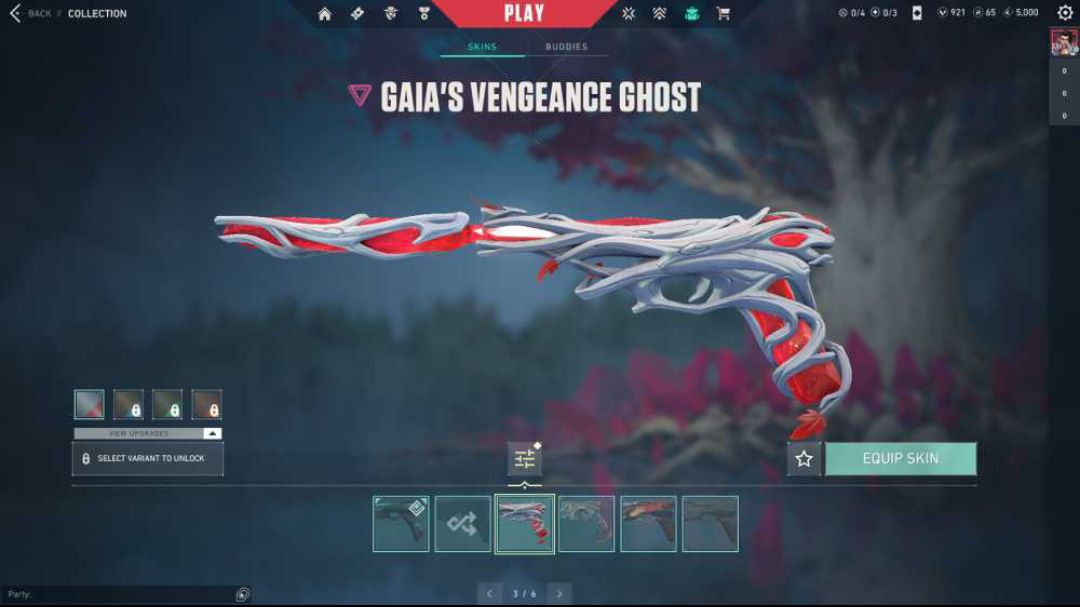The image size is (1080, 607).
Task: Collapse the View Upgrades arrow
Action: point(211,433)
